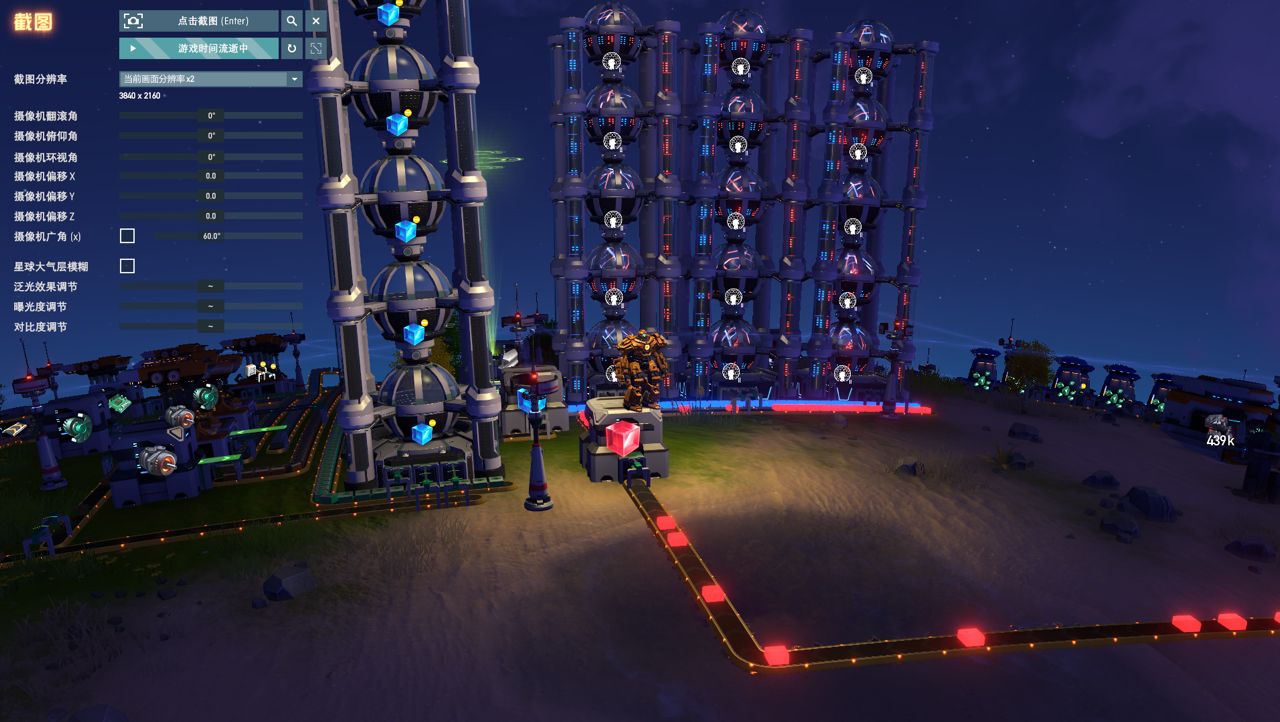Toggle the 游戏时间流逝中 game time button
The image size is (1280, 722).
(199, 48)
